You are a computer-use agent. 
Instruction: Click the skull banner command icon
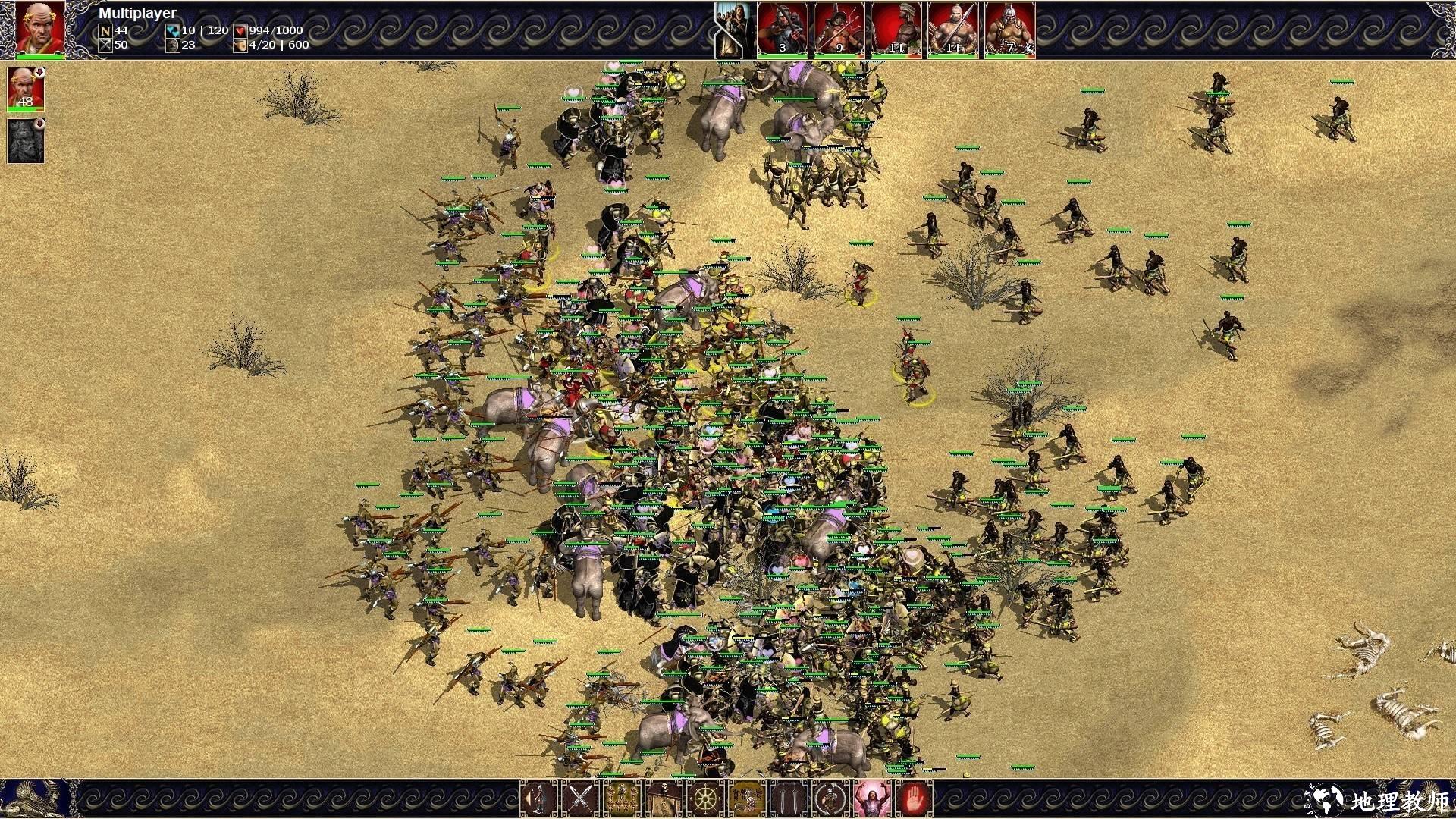[664, 799]
